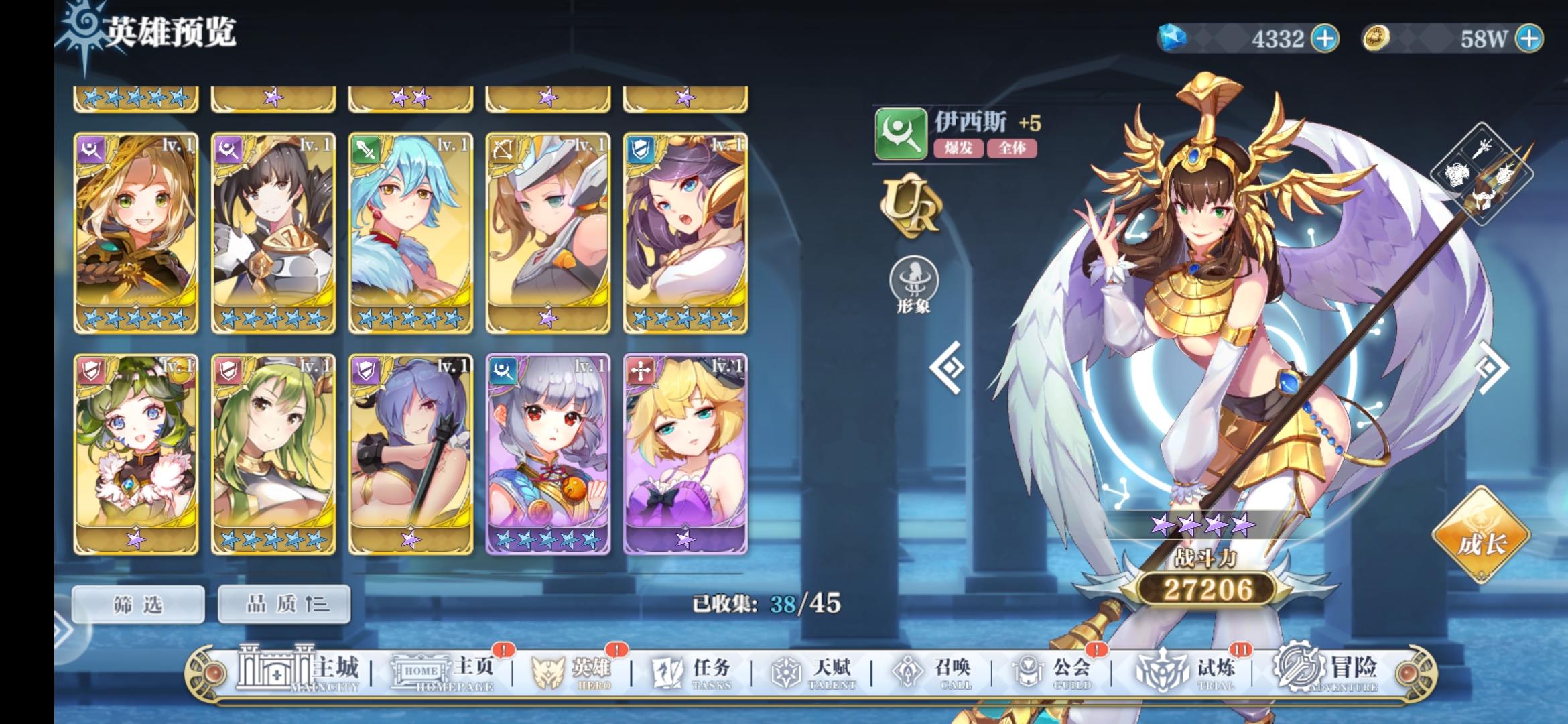Select the top weapon skill icon in the skill diamond
This screenshot has height=724, width=1568.
click(x=1482, y=149)
